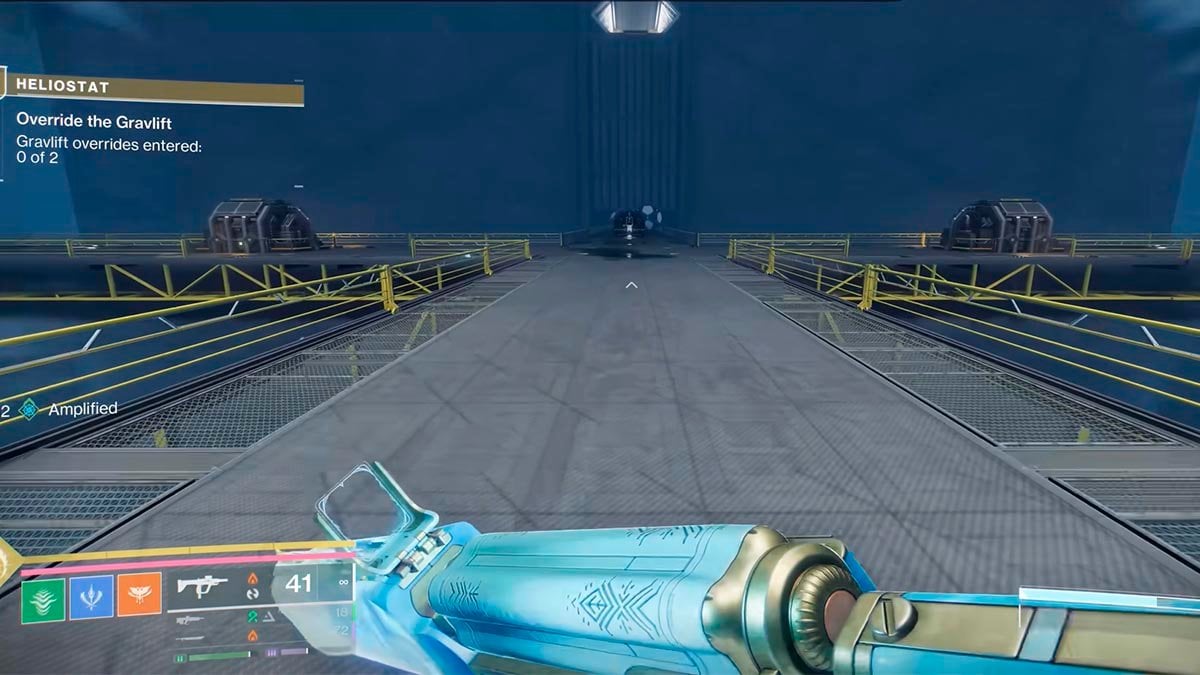Switch to the second weapon silhouette
The image size is (1200, 675).
pyautogui.click(x=190, y=621)
